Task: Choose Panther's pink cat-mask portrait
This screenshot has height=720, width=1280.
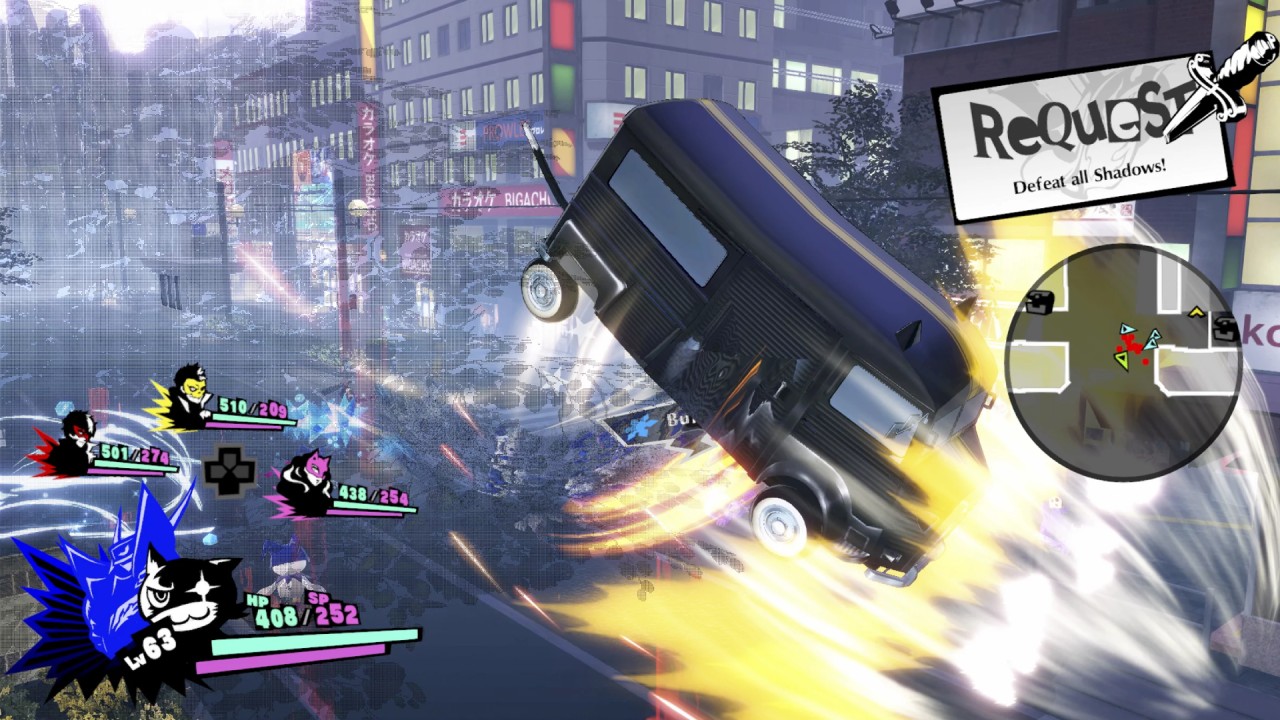Action: tap(303, 481)
